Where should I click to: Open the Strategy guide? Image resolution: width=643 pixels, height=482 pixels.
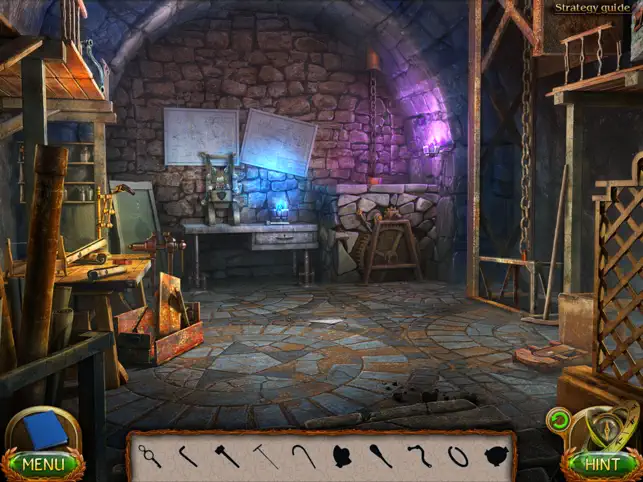tap(593, 8)
